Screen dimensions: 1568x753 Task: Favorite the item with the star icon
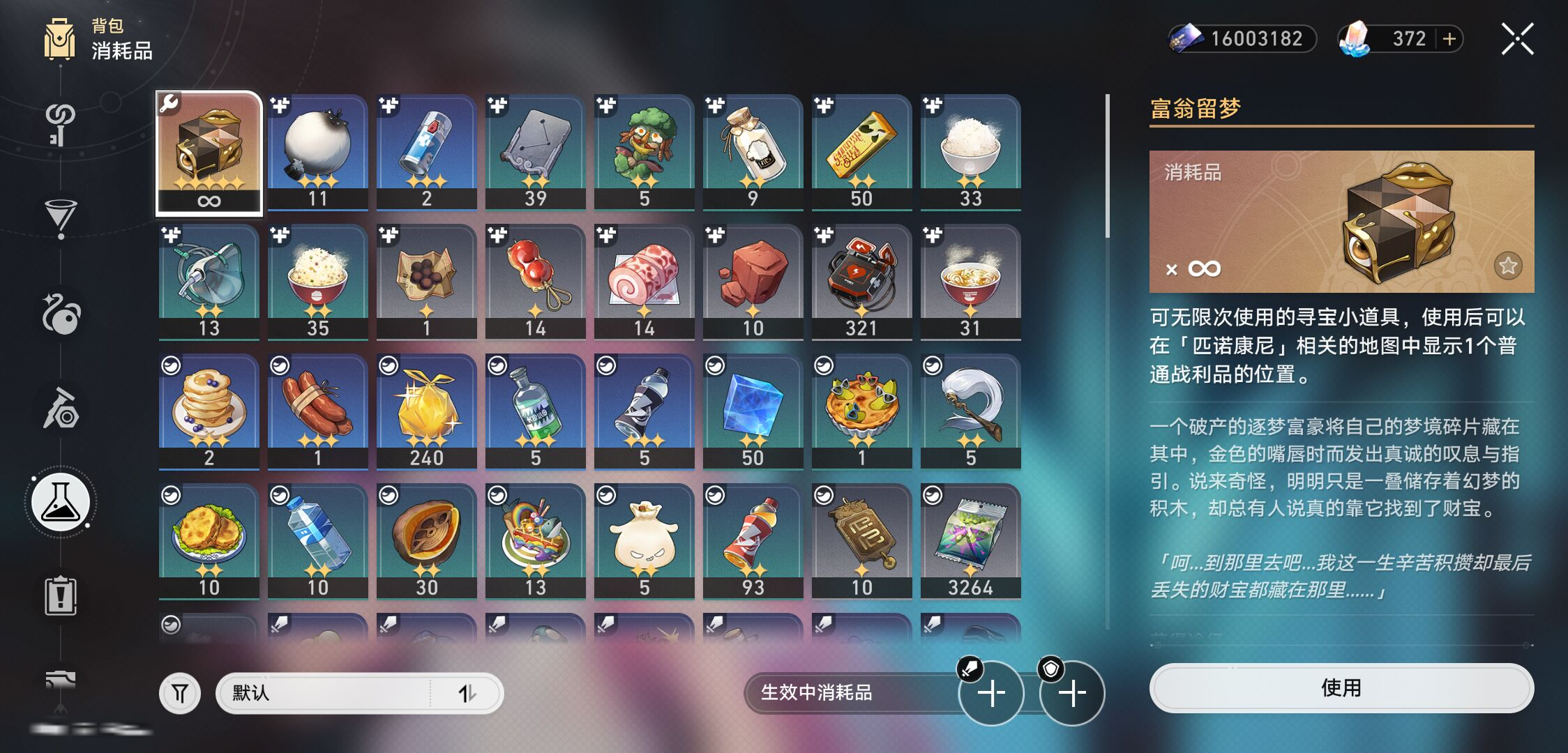1507,266
